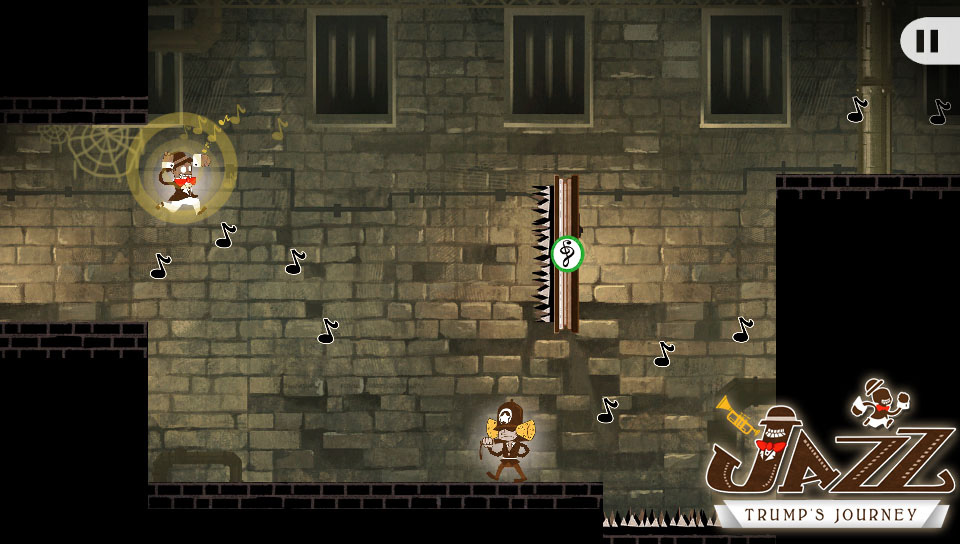Pause the game with the pause button

coord(928,41)
